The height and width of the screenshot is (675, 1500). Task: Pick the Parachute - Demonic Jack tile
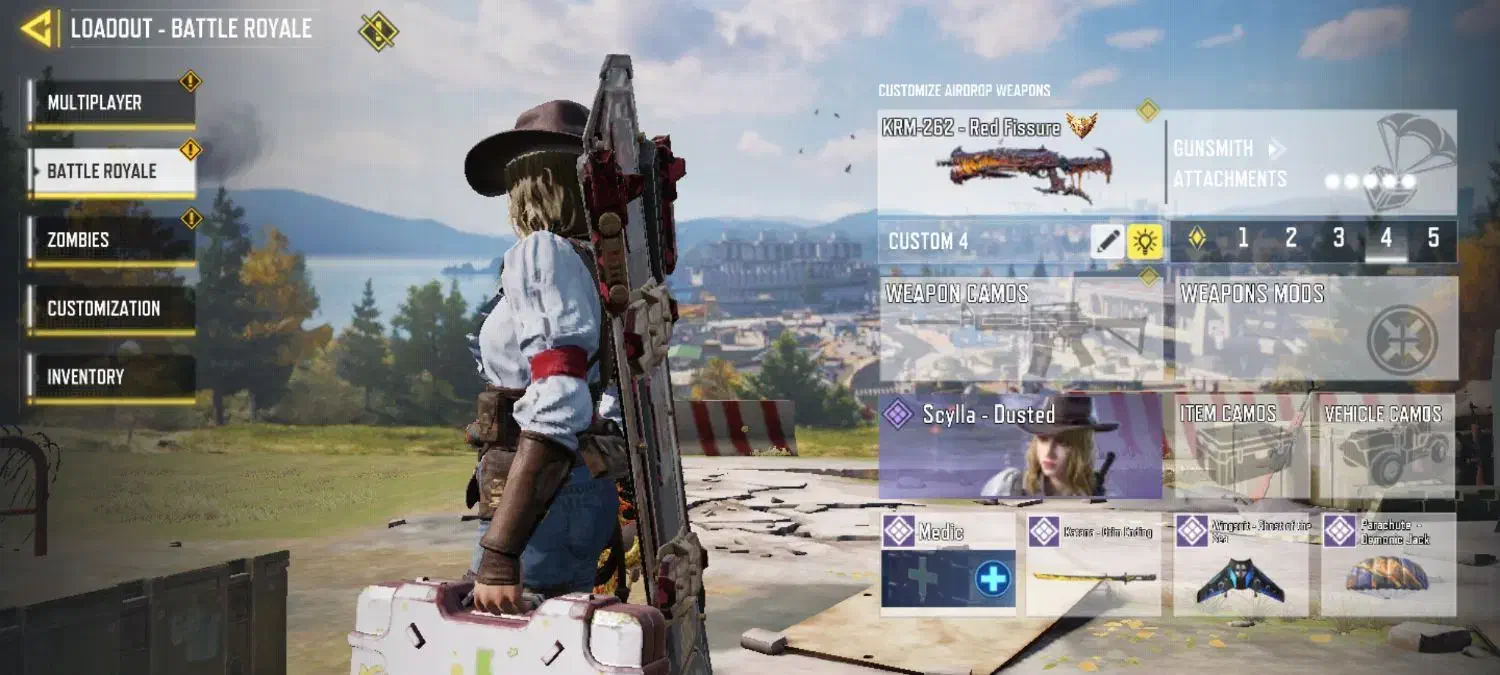click(x=1388, y=564)
